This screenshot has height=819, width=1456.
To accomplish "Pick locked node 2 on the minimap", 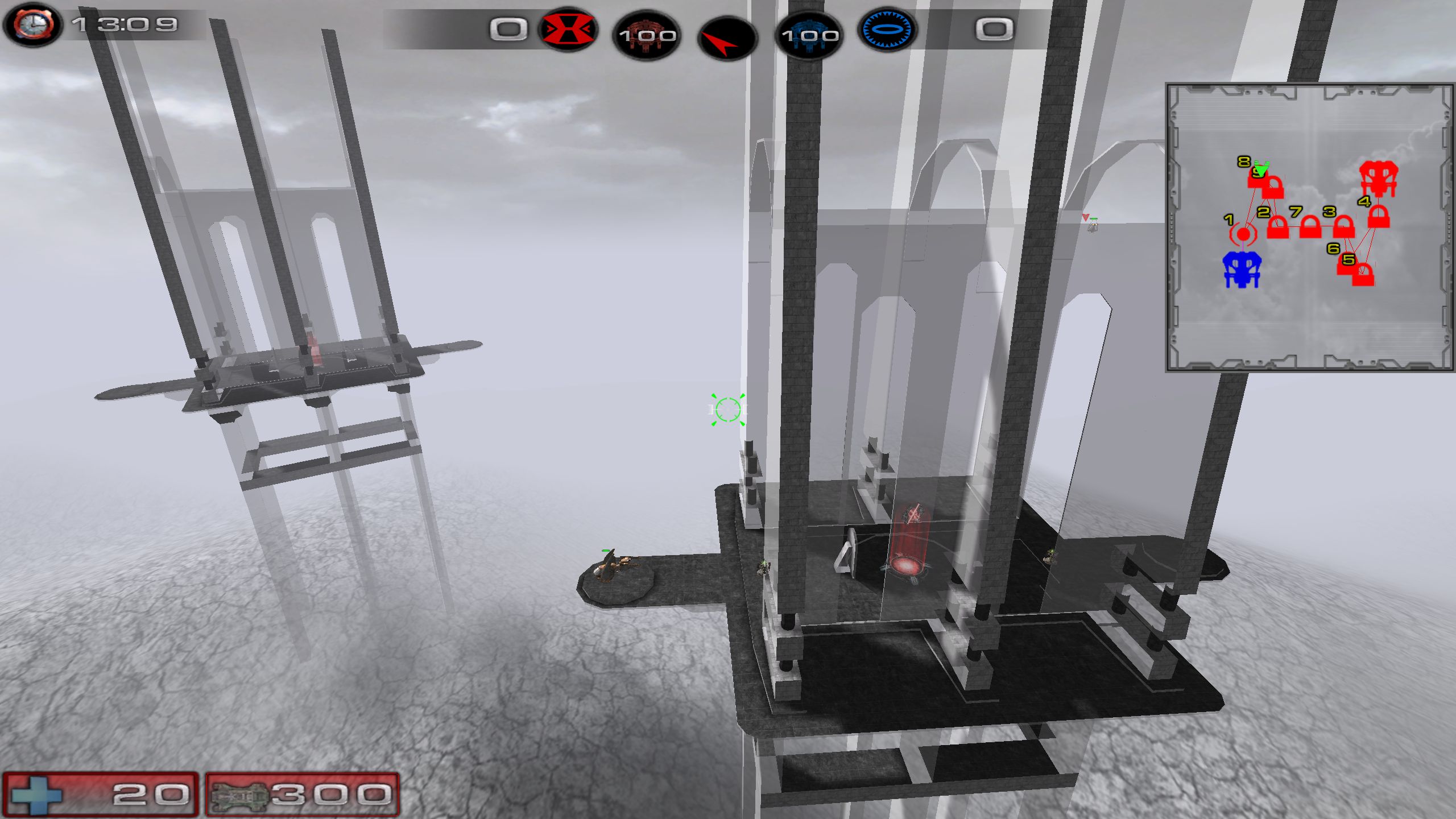I will (x=1278, y=227).
